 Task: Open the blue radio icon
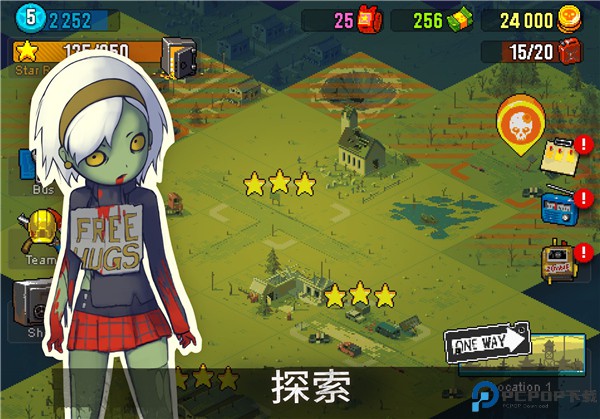[557, 207]
